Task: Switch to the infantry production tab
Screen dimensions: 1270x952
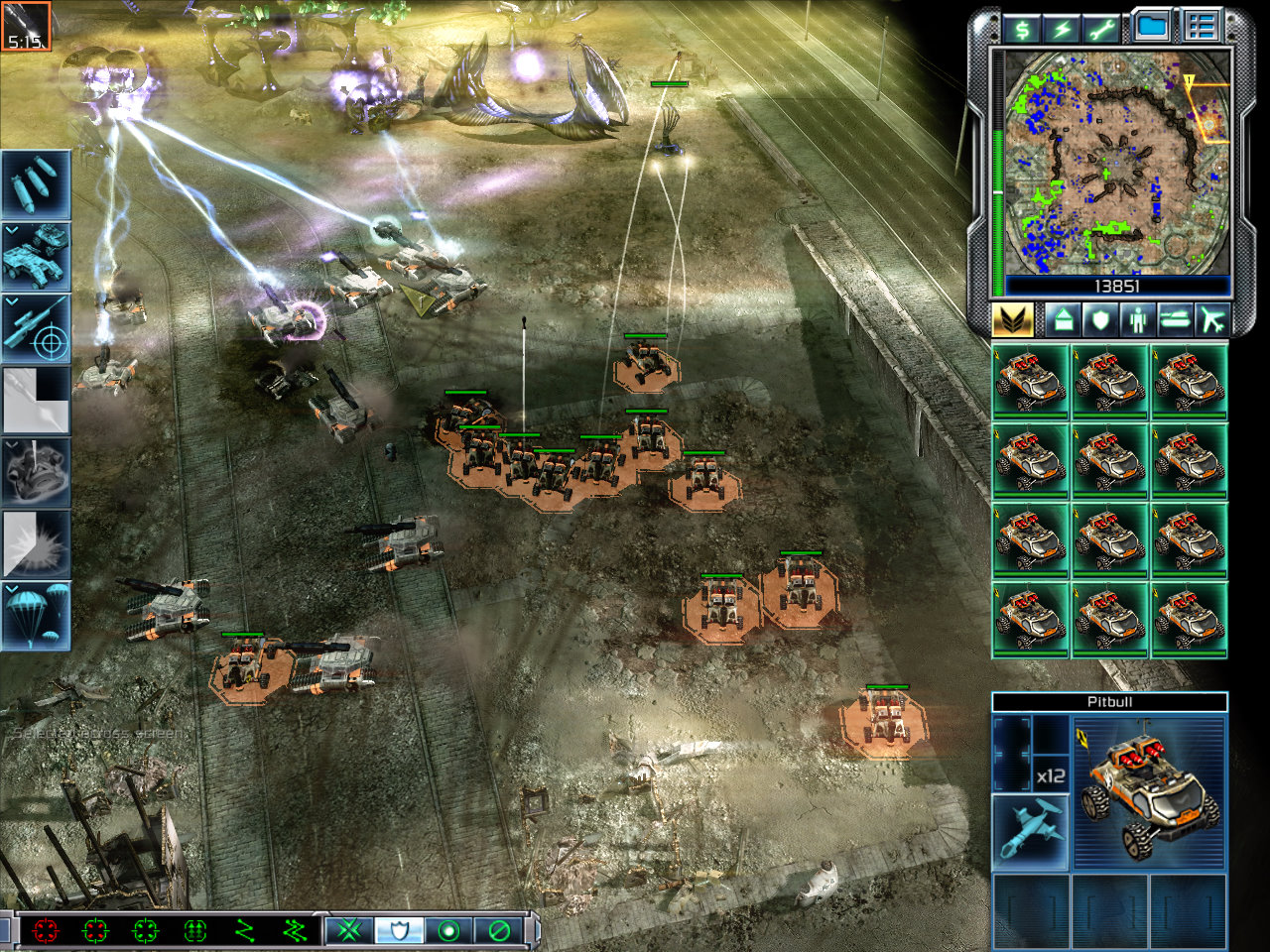Action: (x=1136, y=319)
